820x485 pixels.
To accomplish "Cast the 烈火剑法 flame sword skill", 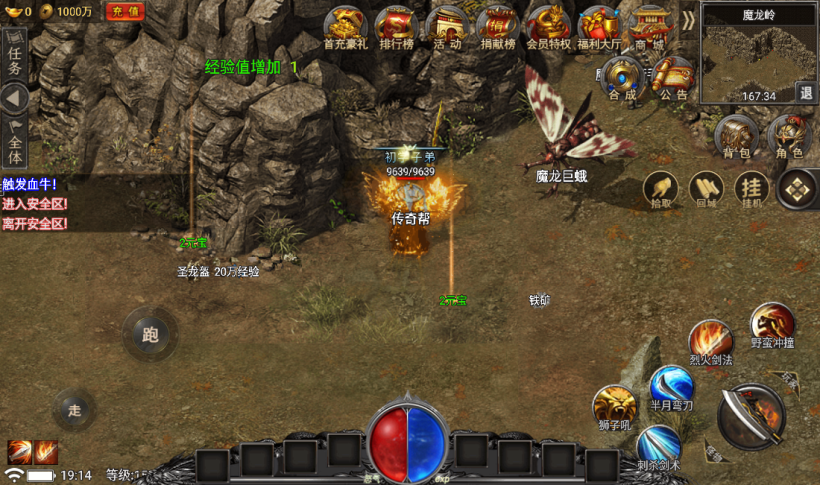I will [711, 341].
